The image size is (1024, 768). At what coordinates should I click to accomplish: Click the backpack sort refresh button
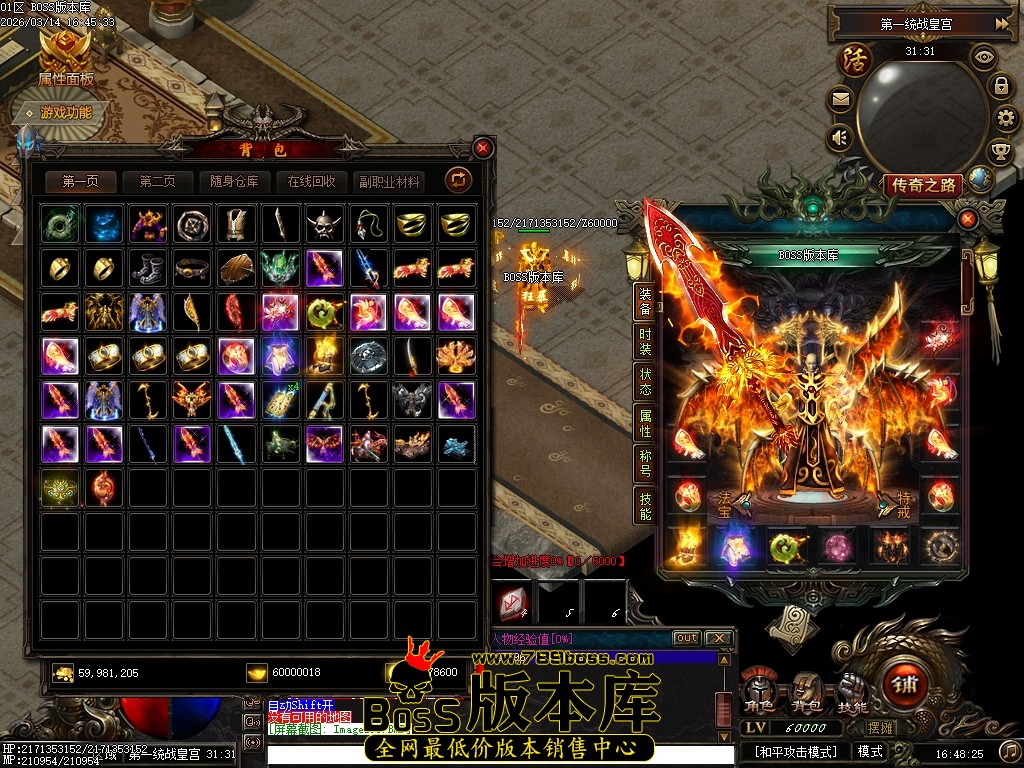pos(459,180)
